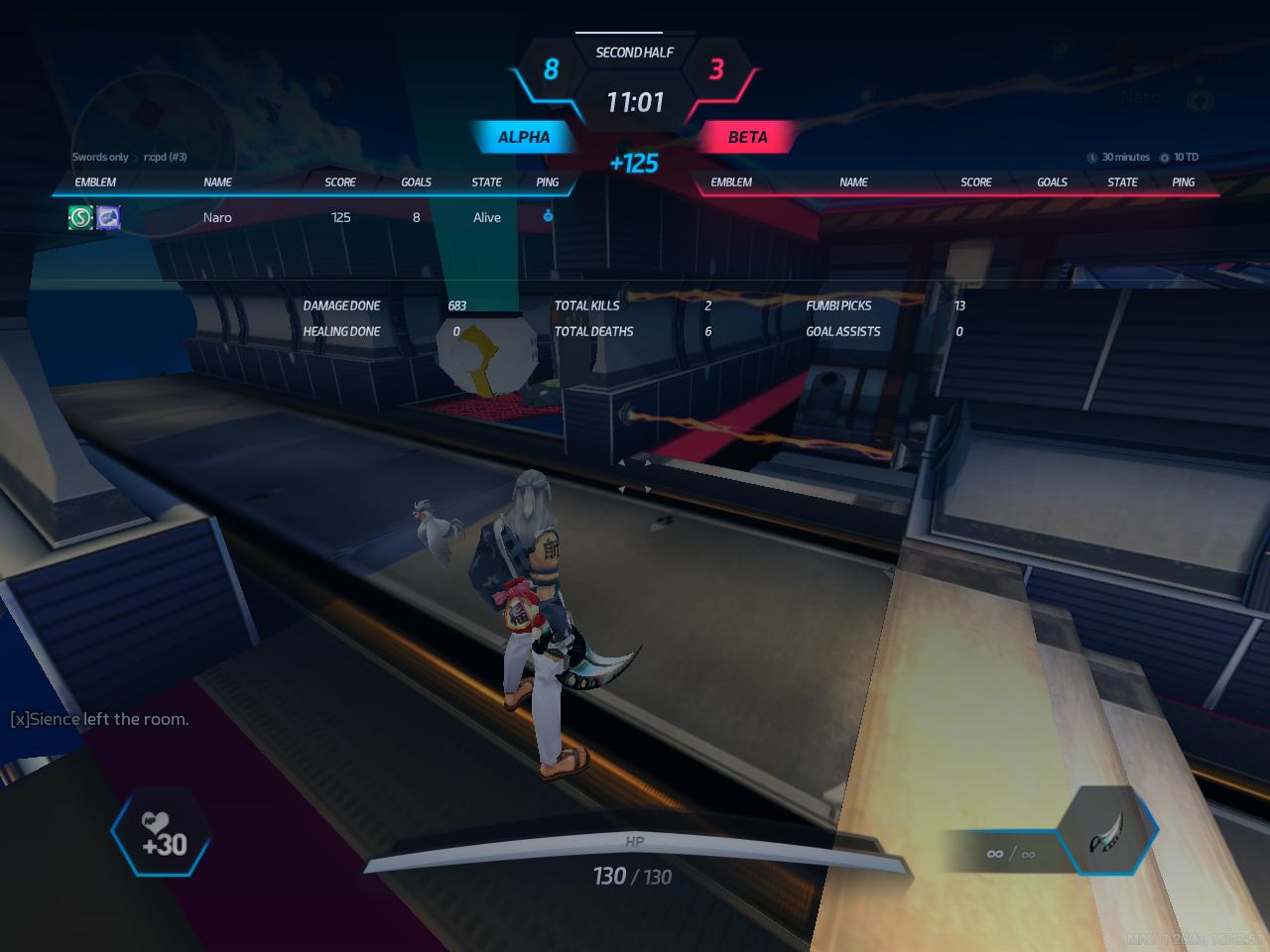The image size is (1270, 952).
Task: Click the ALPHA team banner
Action: (523, 137)
